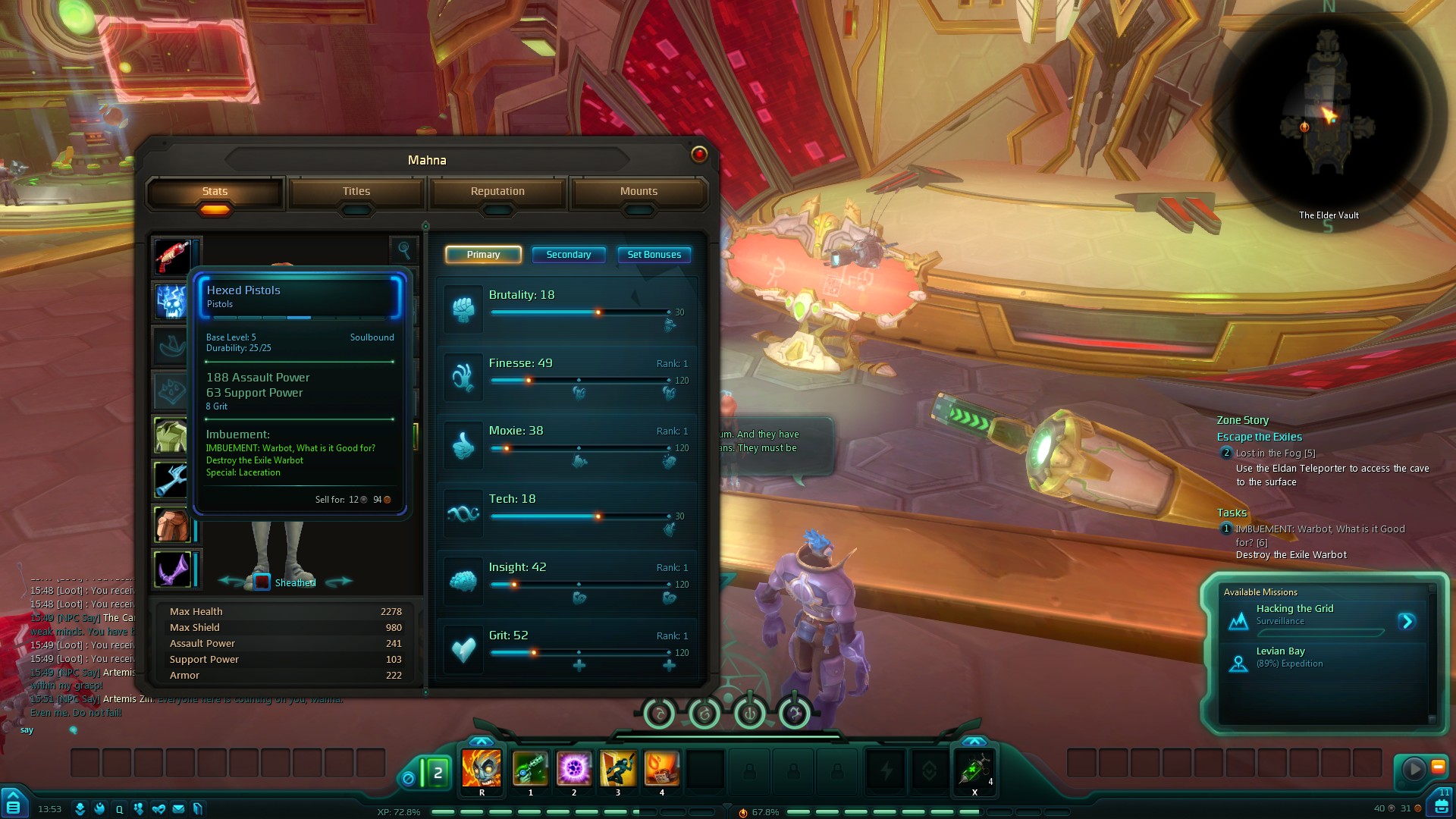Select Lost in the Fog quest tracker
Viewport: 1456px width, 819px height.
tap(1275, 453)
